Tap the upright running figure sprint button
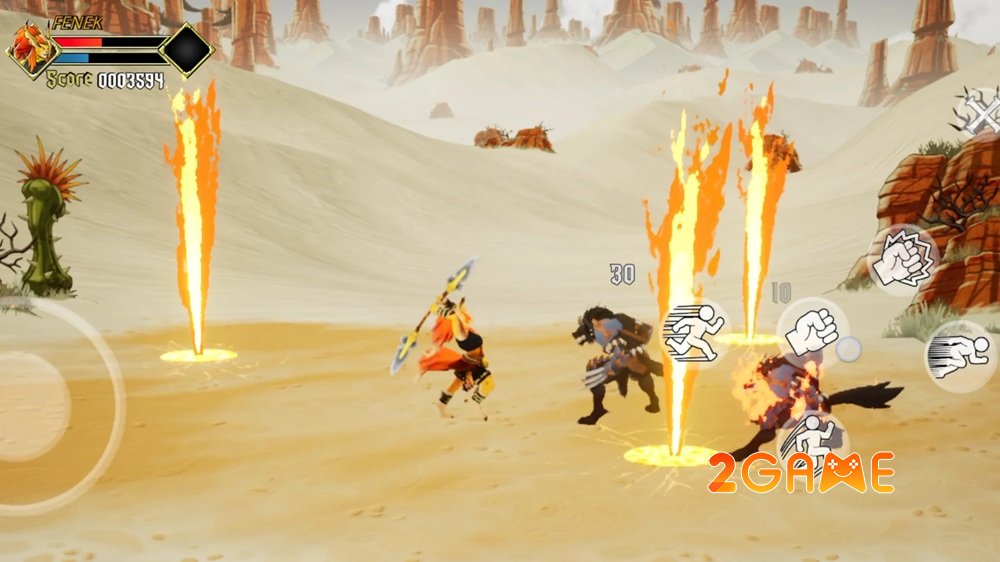 click(694, 333)
